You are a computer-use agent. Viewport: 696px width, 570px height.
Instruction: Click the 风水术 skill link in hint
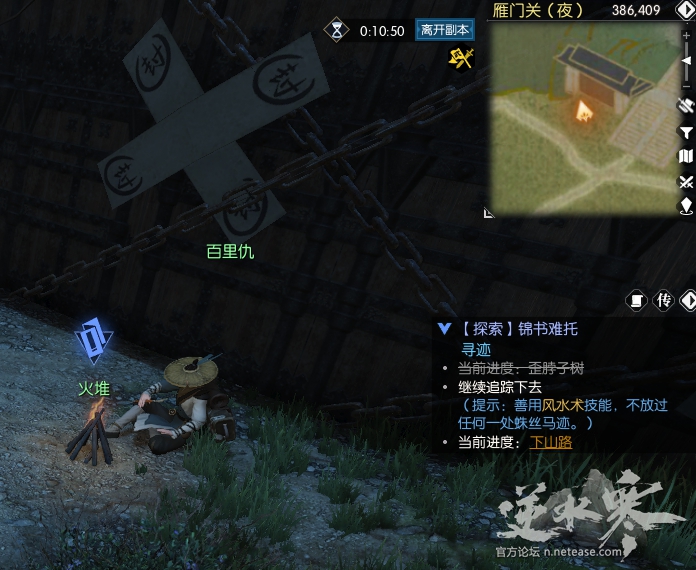pyautogui.click(x=564, y=404)
